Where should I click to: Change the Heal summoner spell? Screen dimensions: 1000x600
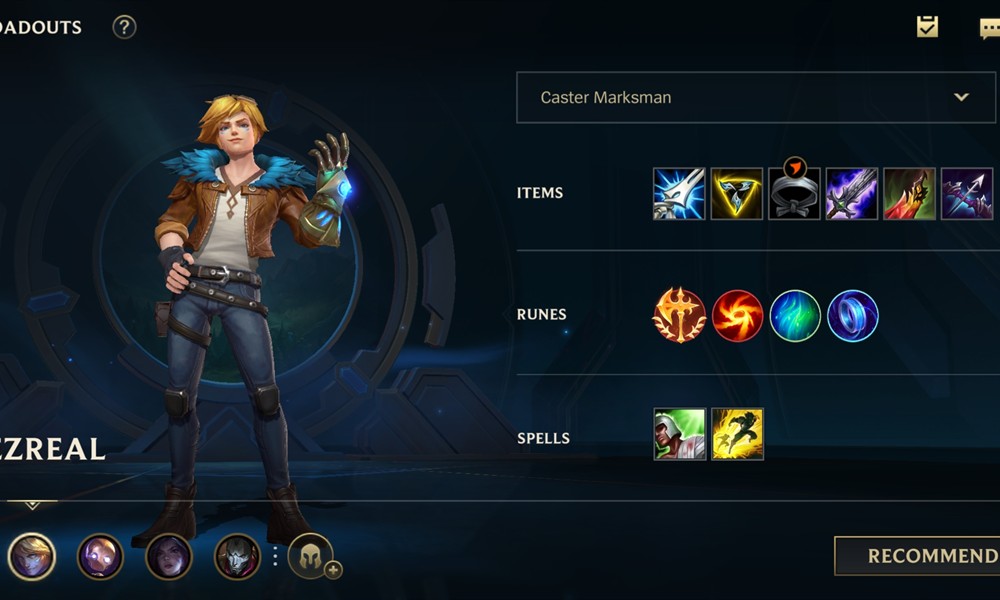coord(680,434)
